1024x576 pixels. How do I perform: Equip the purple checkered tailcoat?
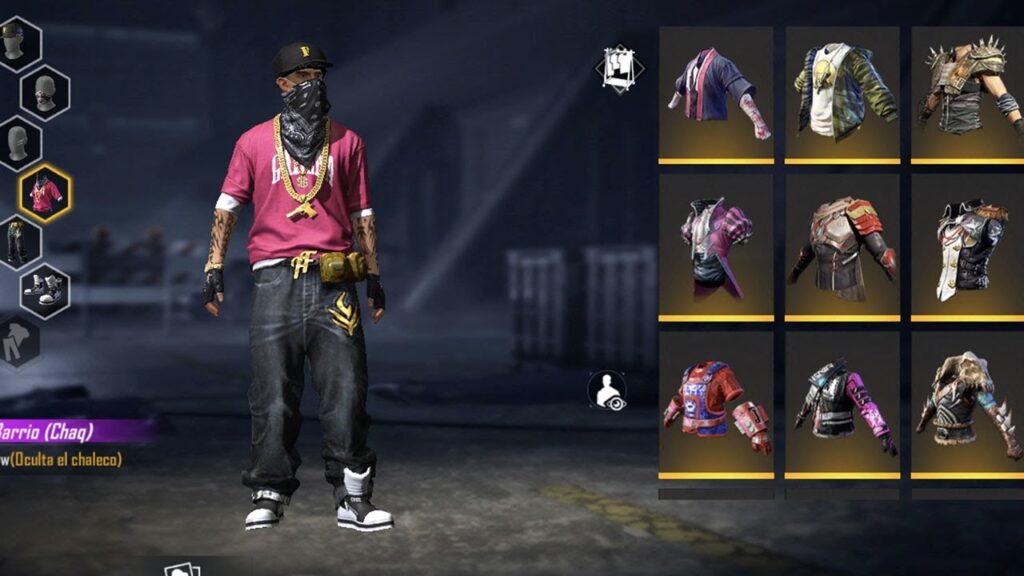[x=715, y=248]
